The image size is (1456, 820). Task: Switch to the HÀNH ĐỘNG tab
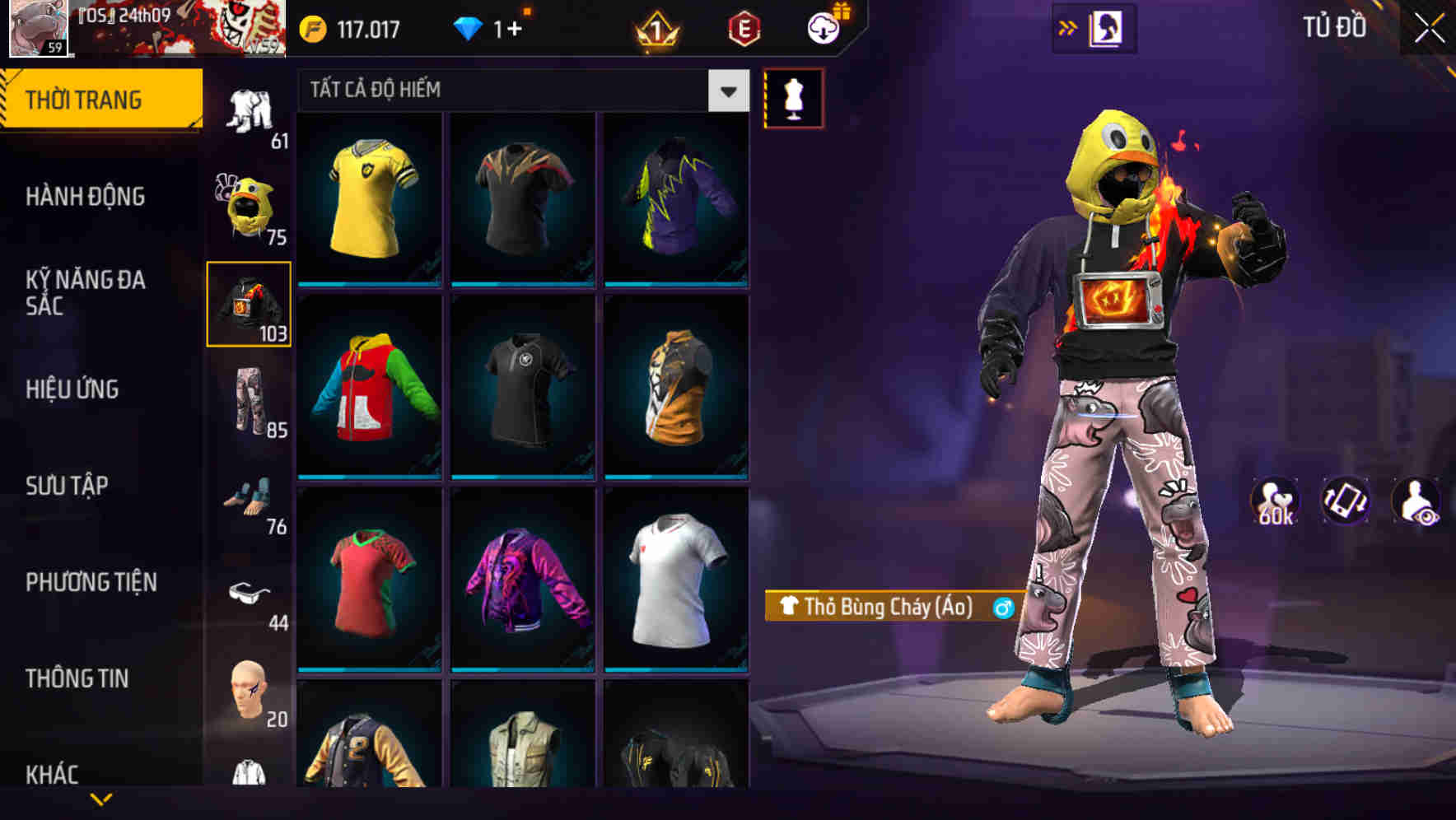(x=86, y=197)
